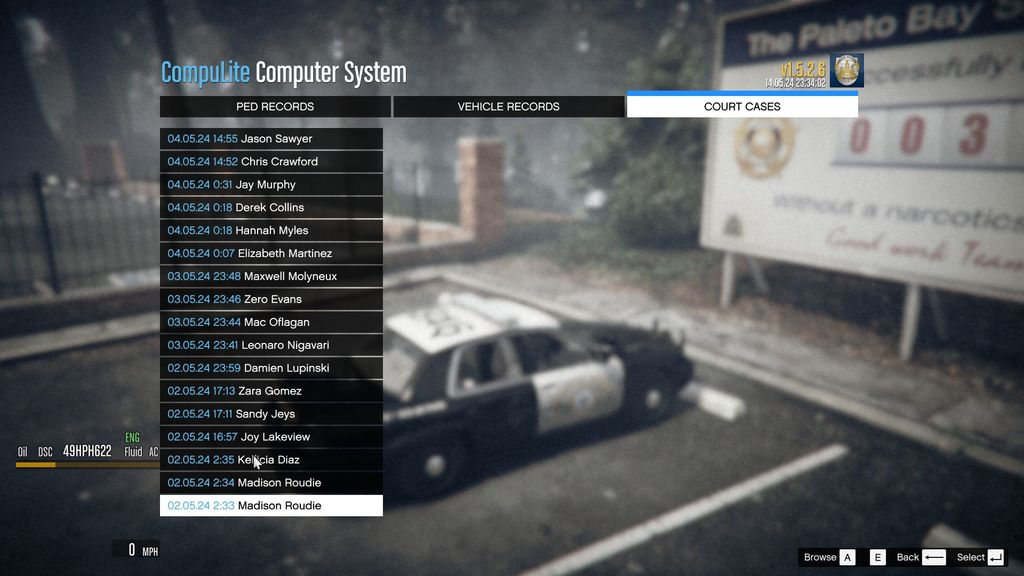
Task: Select Hannah Myles in the case list
Action: coord(271,231)
